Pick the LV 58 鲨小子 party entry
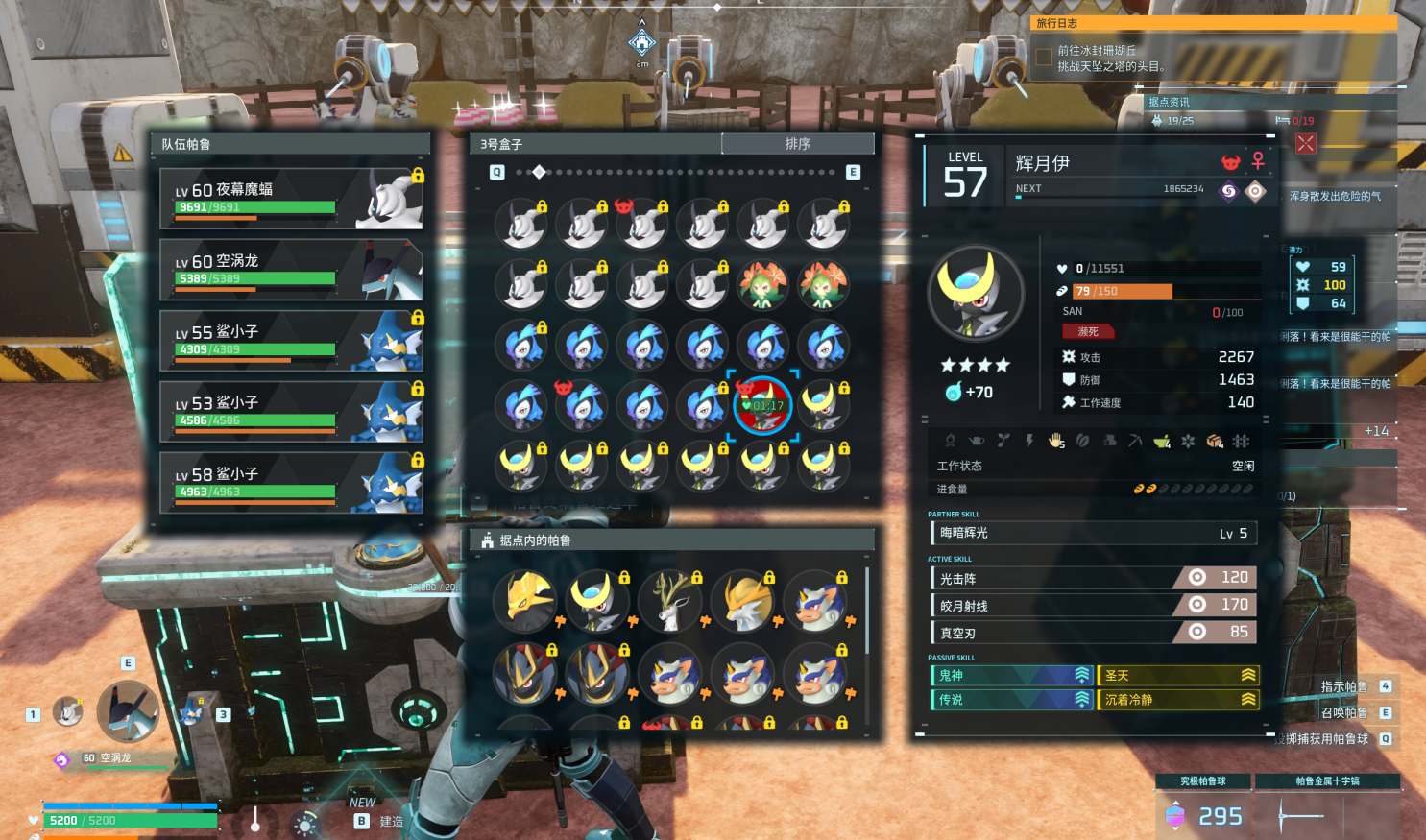Screen dimensions: 1426x840 [x=292, y=483]
